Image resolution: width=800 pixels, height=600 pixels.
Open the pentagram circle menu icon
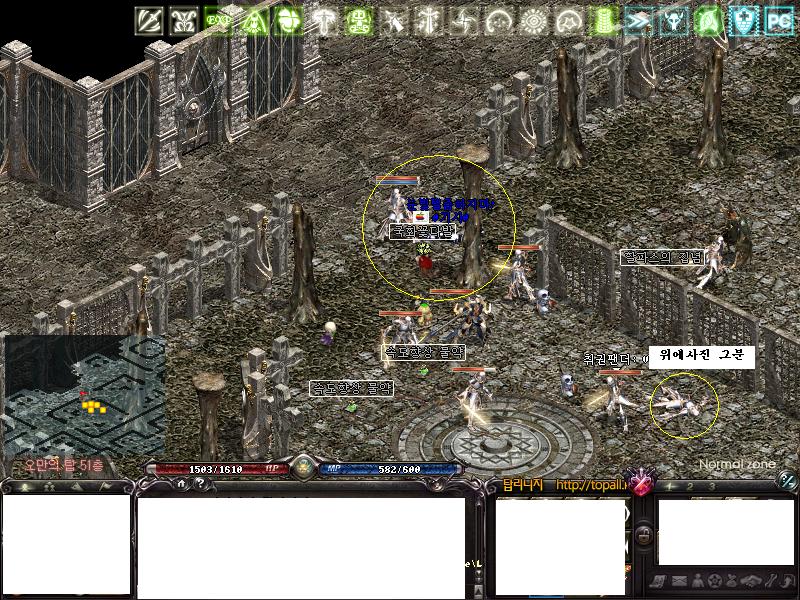click(x=714, y=580)
